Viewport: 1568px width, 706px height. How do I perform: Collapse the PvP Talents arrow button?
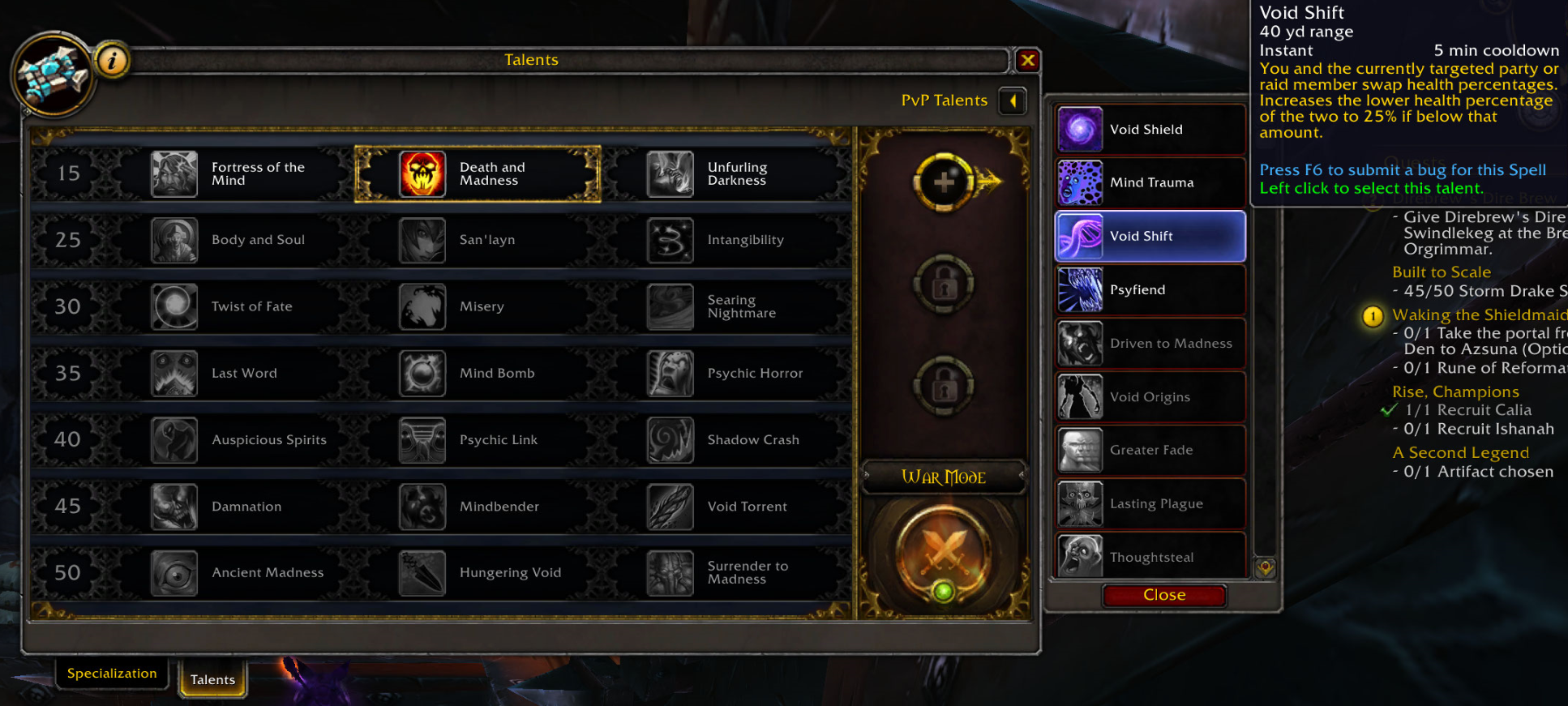pos(1013,101)
